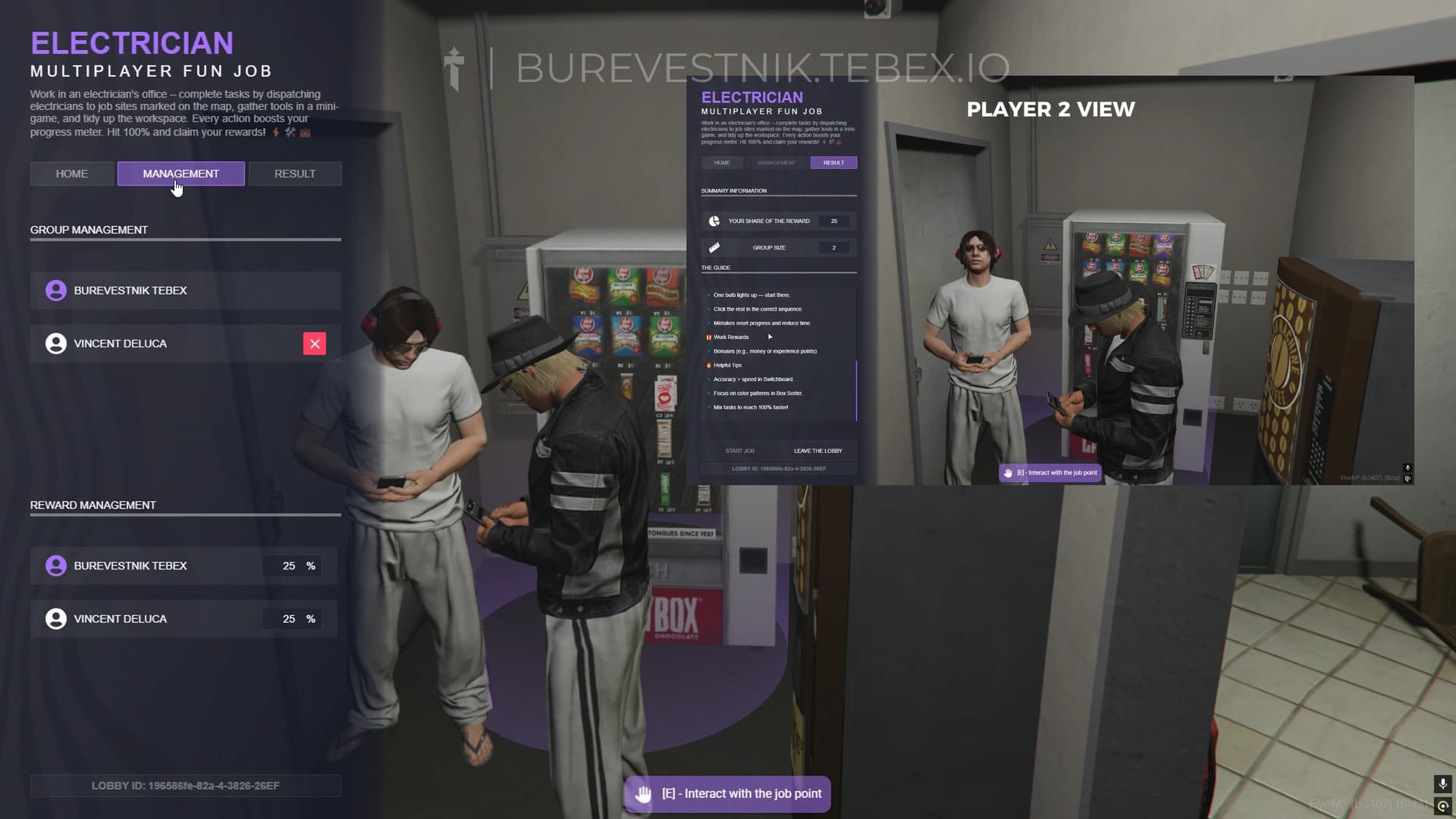Remove Vincent Deluca with the red X
This screenshot has height=819, width=1456.
pyautogui.click(x=314, y=343)
